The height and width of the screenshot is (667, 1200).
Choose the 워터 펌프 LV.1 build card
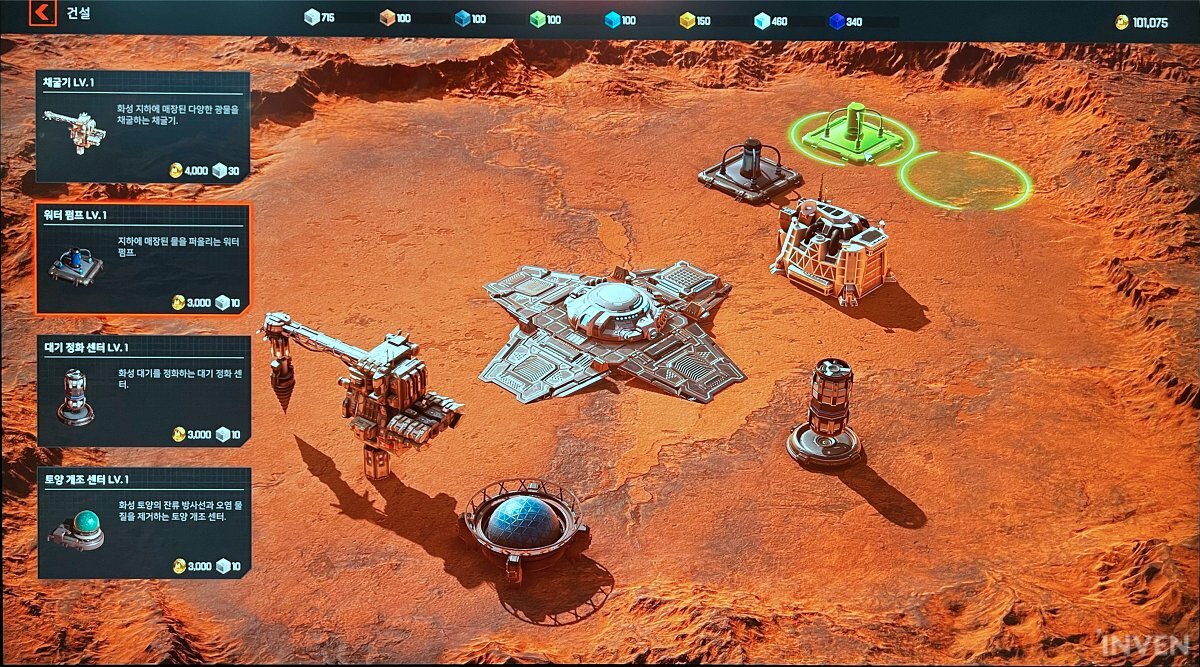point(144,259)
